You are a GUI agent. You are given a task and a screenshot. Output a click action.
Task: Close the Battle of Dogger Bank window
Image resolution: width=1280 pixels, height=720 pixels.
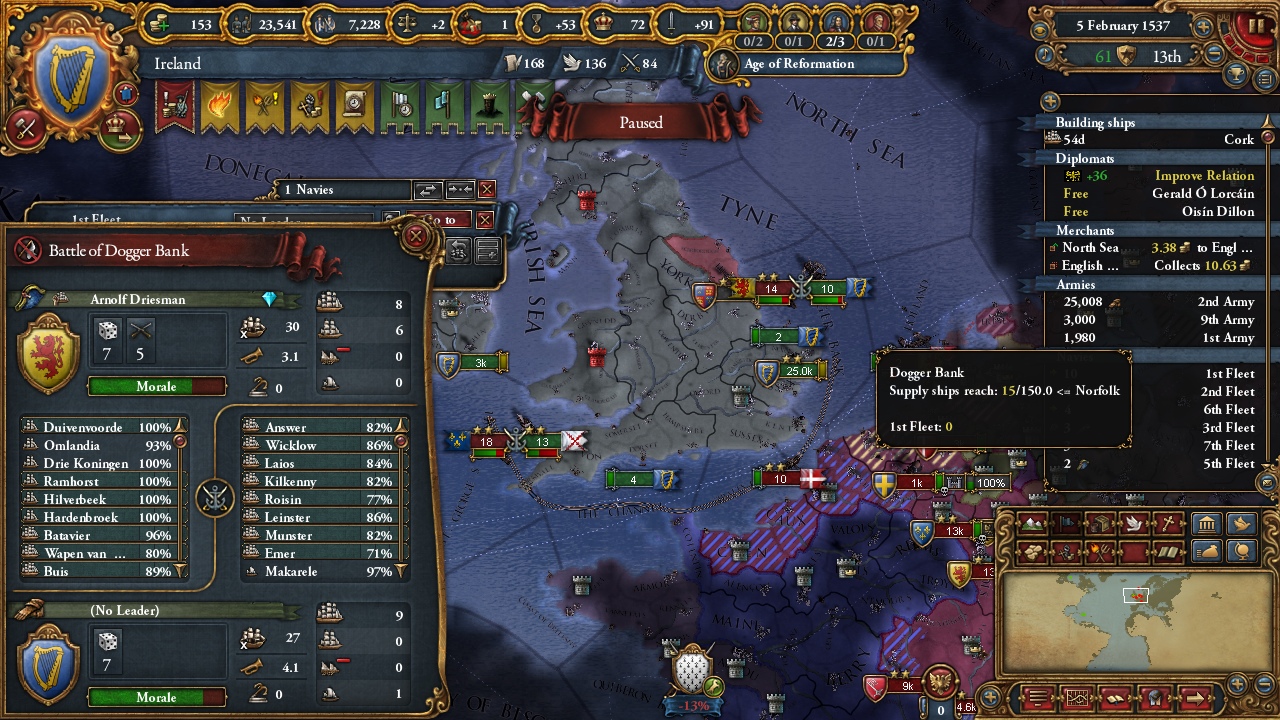(416, 237)
